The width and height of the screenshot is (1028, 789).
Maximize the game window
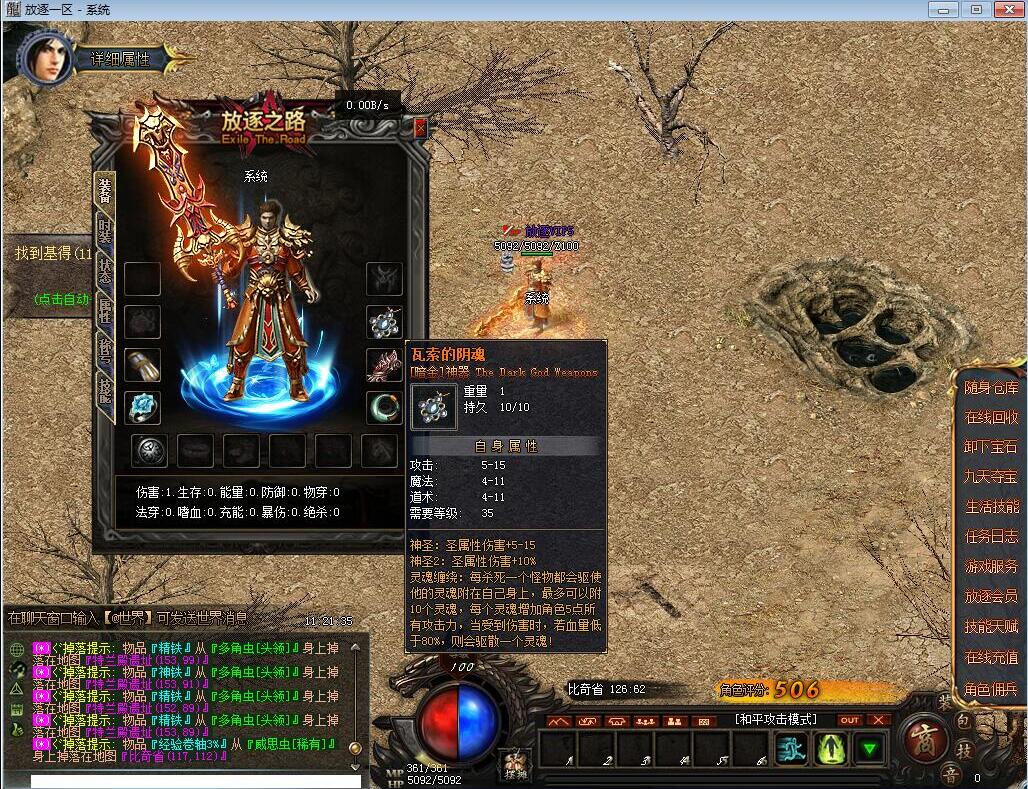tap(976, 9)
